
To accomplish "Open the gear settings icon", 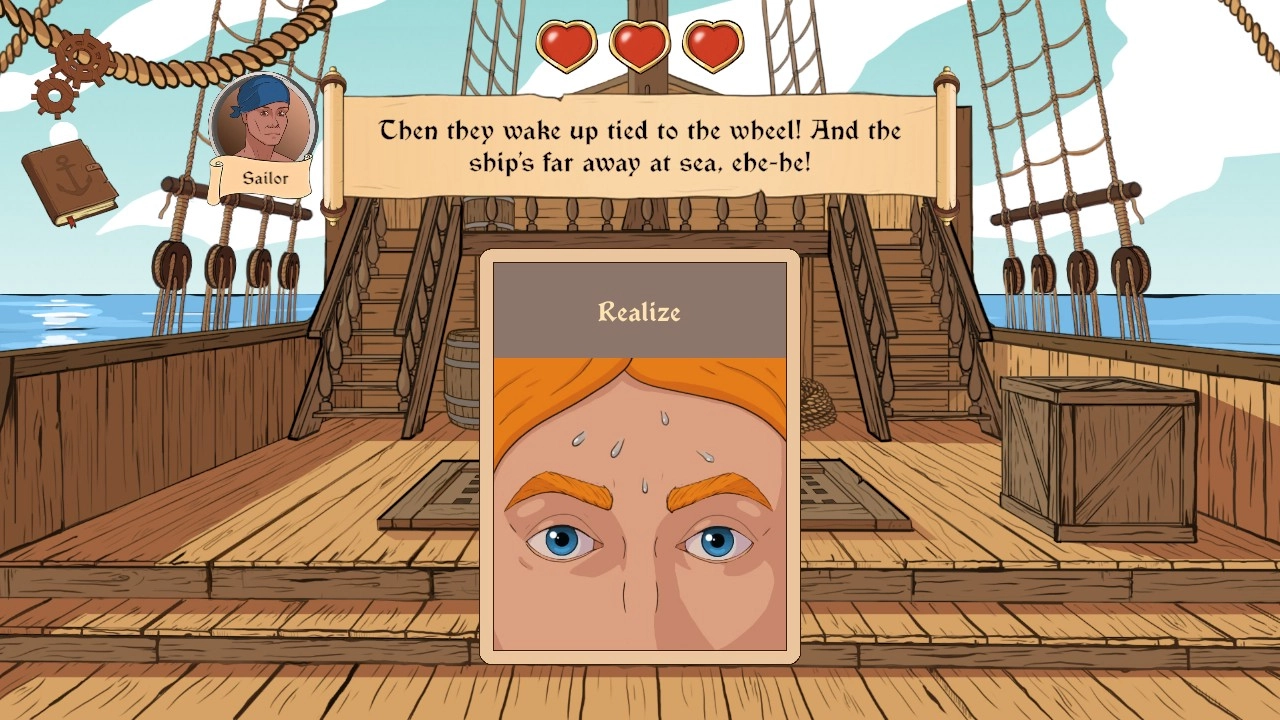I will click(76, 67).
